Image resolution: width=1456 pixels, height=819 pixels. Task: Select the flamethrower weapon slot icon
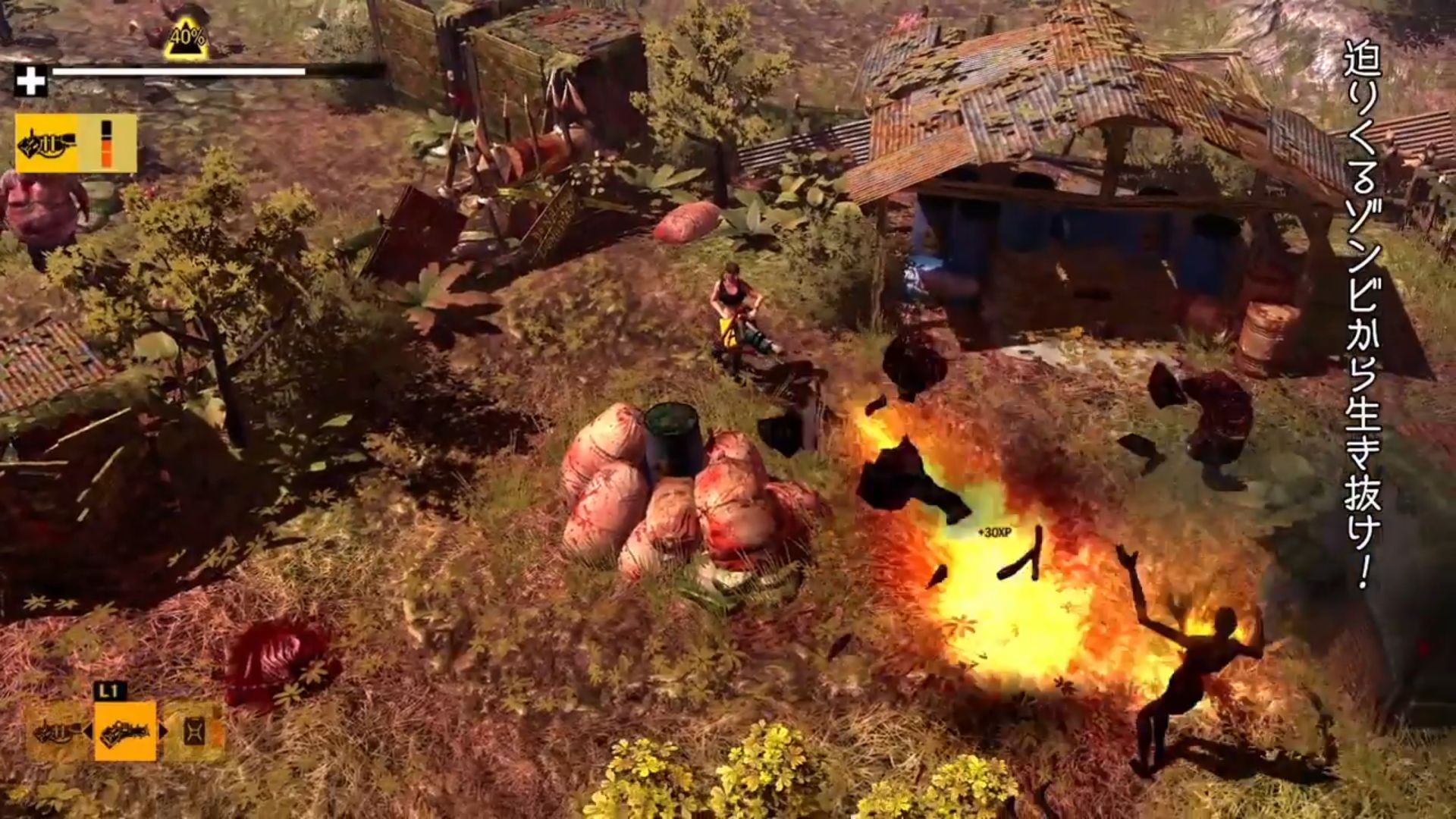coord(55,733)
